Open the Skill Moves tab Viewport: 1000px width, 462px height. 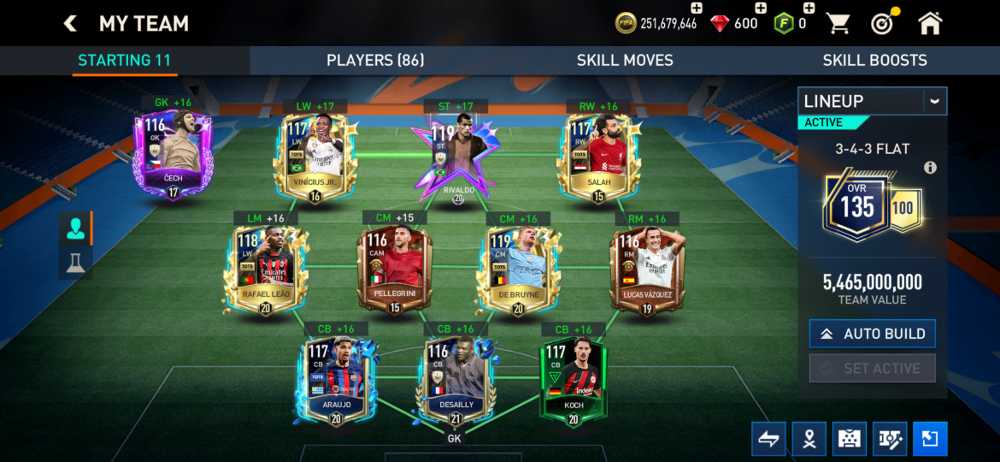pos(624,60)
